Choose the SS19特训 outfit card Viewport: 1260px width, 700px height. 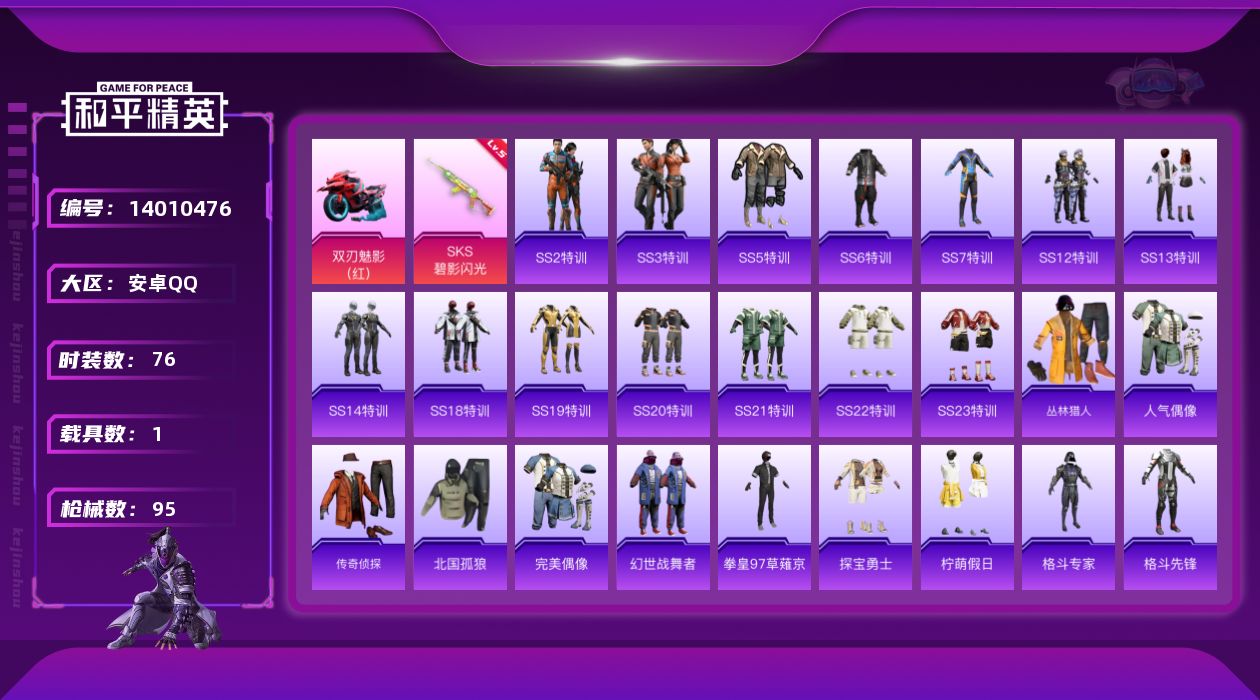tap(561, 364)
